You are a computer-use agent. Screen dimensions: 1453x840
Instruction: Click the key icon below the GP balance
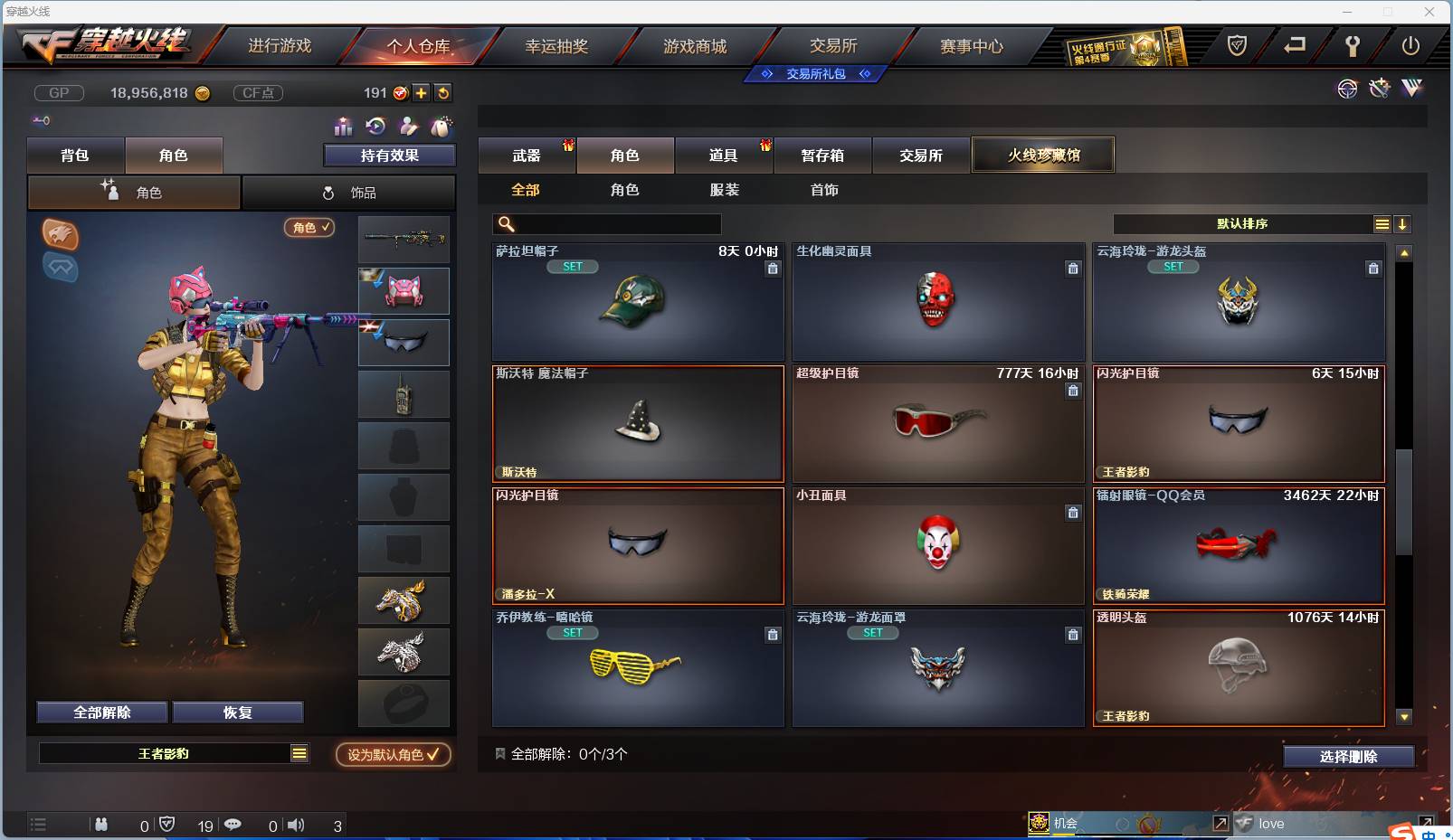point(42,119)
